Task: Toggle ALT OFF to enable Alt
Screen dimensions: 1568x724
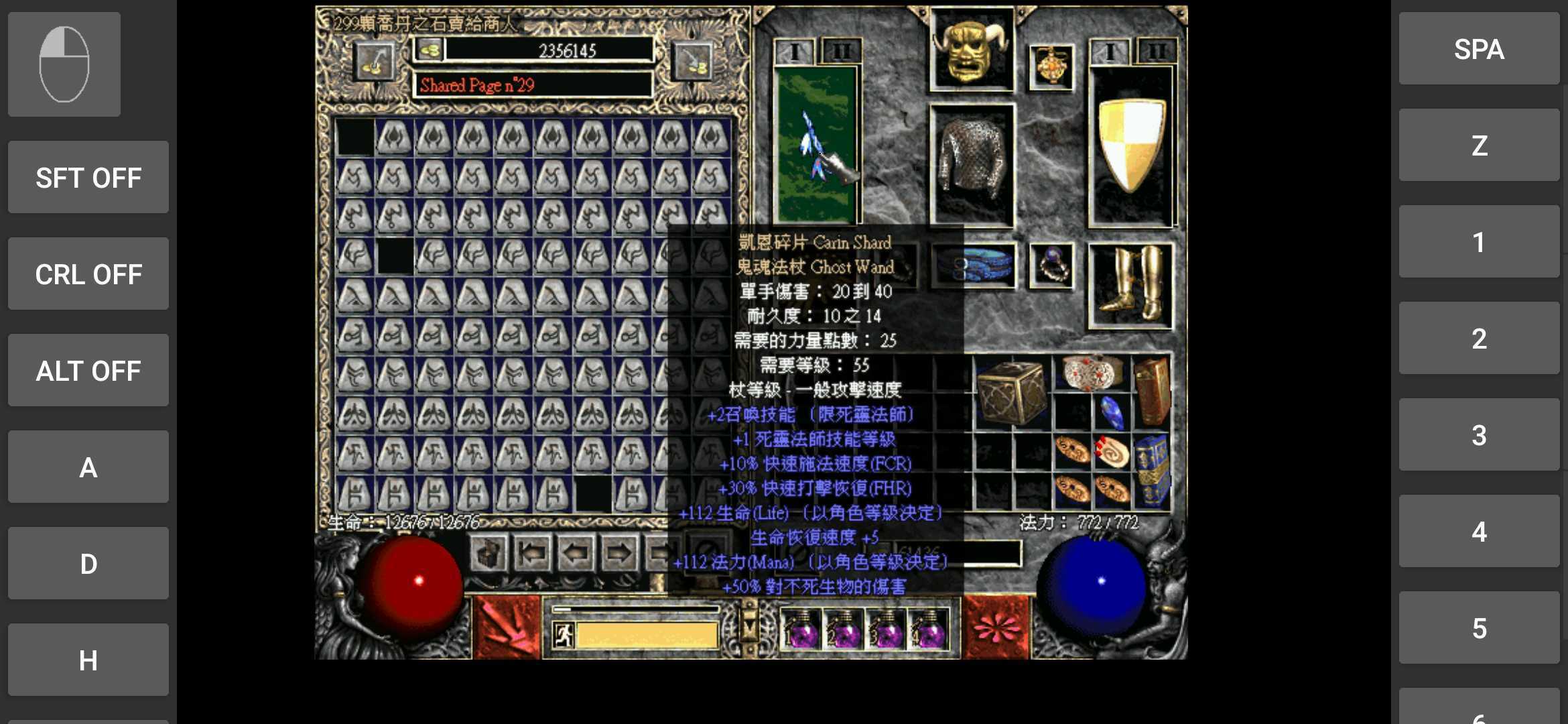Action: 88,370
